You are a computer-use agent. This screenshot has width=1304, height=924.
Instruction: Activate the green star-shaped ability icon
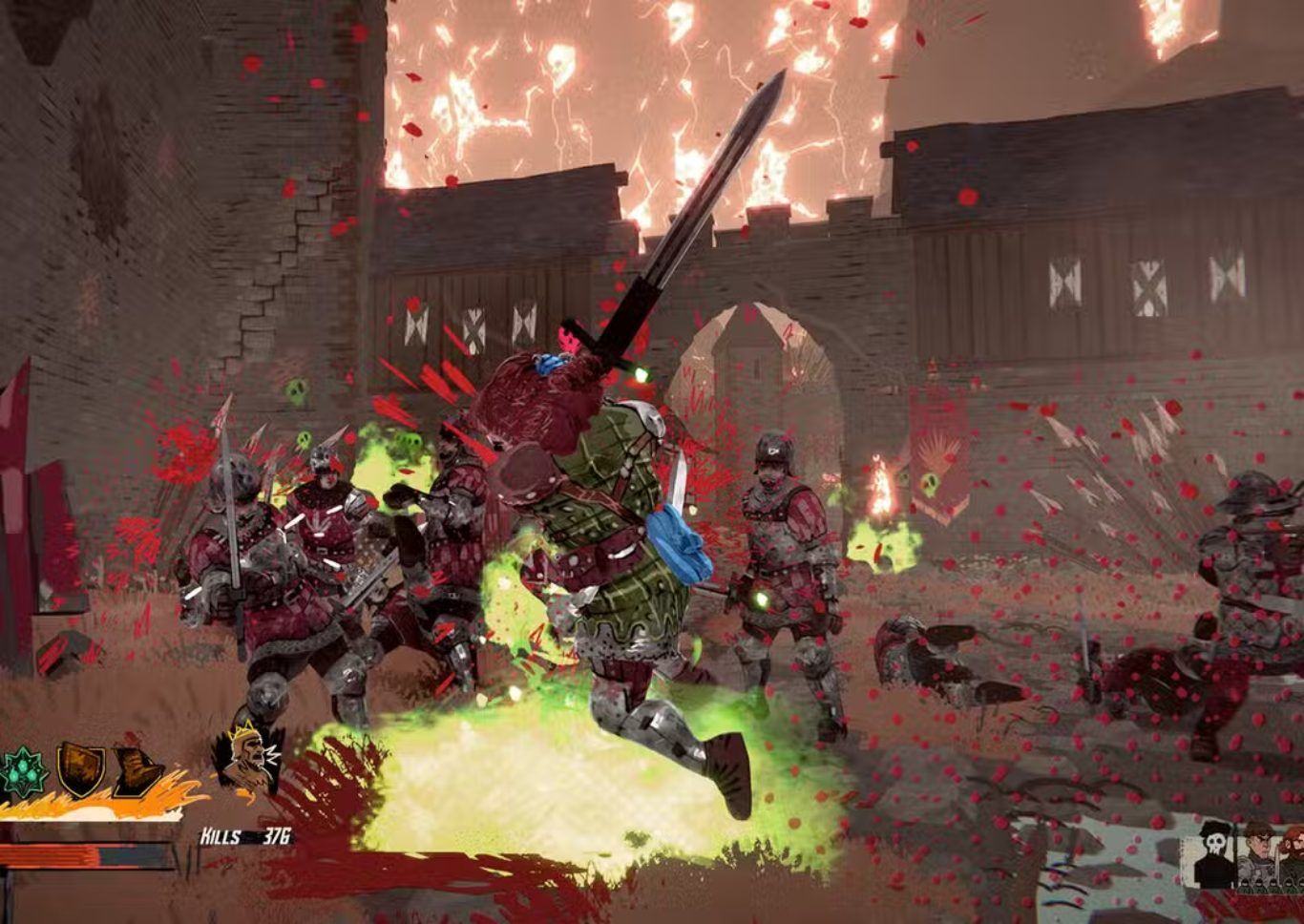pyautogui.click(x=24, y=772)
